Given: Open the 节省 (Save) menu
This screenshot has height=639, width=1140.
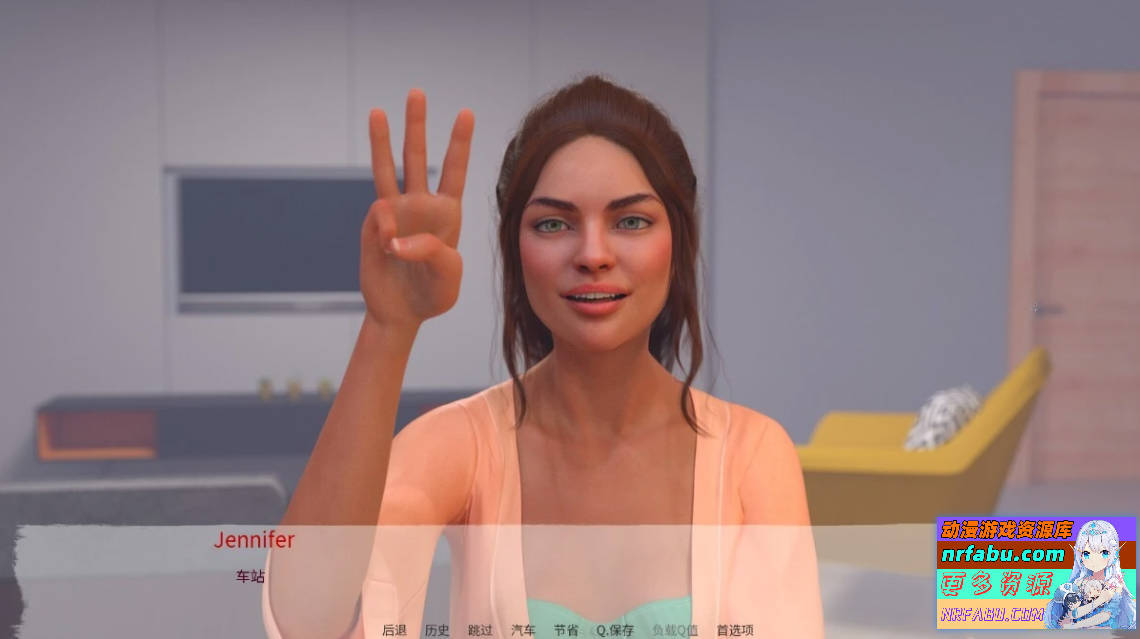Looking at the screenshot, I should point(566,630).
